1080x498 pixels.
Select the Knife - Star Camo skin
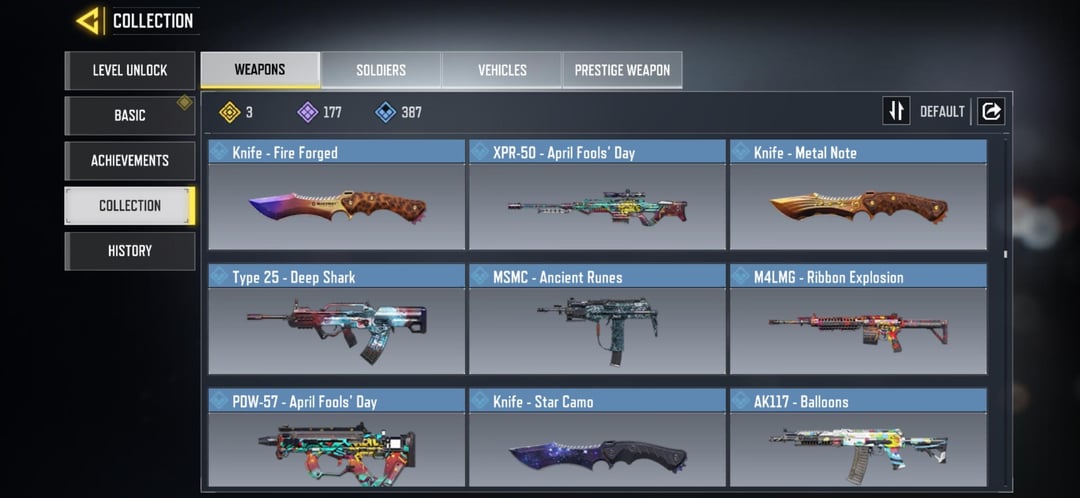pos(597,440)
